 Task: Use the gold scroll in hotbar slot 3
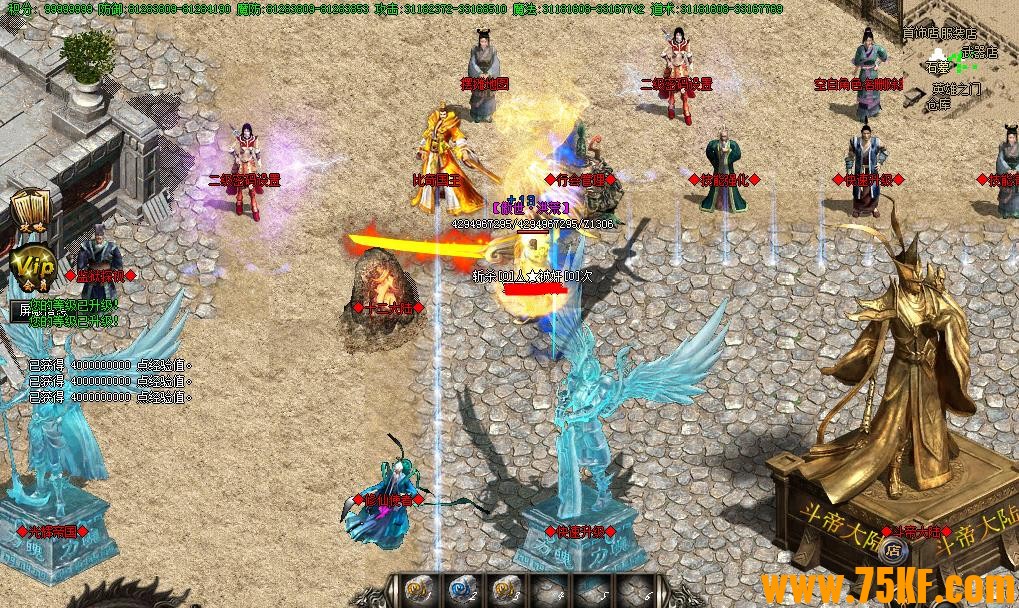point(505,590)
